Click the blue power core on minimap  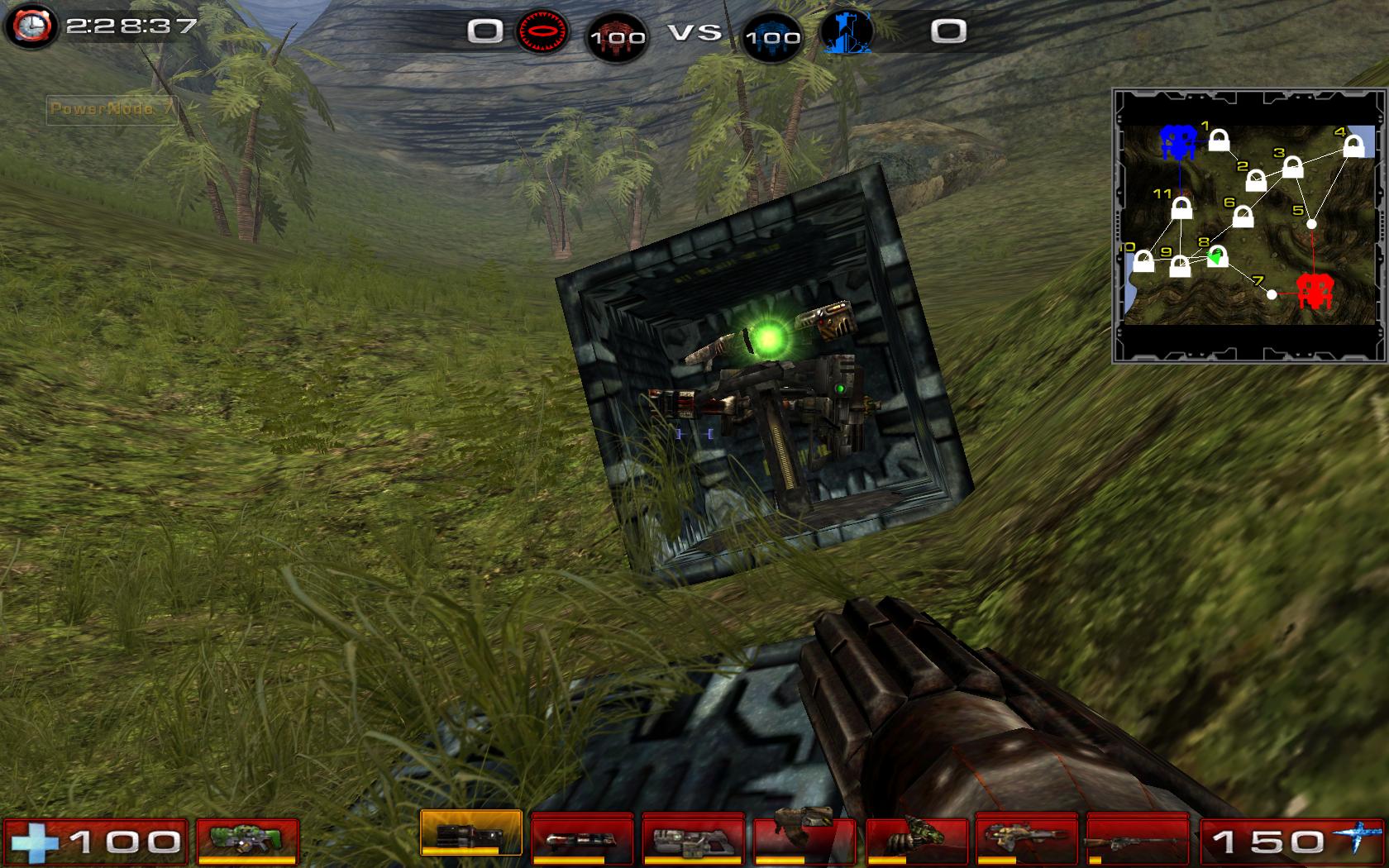(1177, 141)
